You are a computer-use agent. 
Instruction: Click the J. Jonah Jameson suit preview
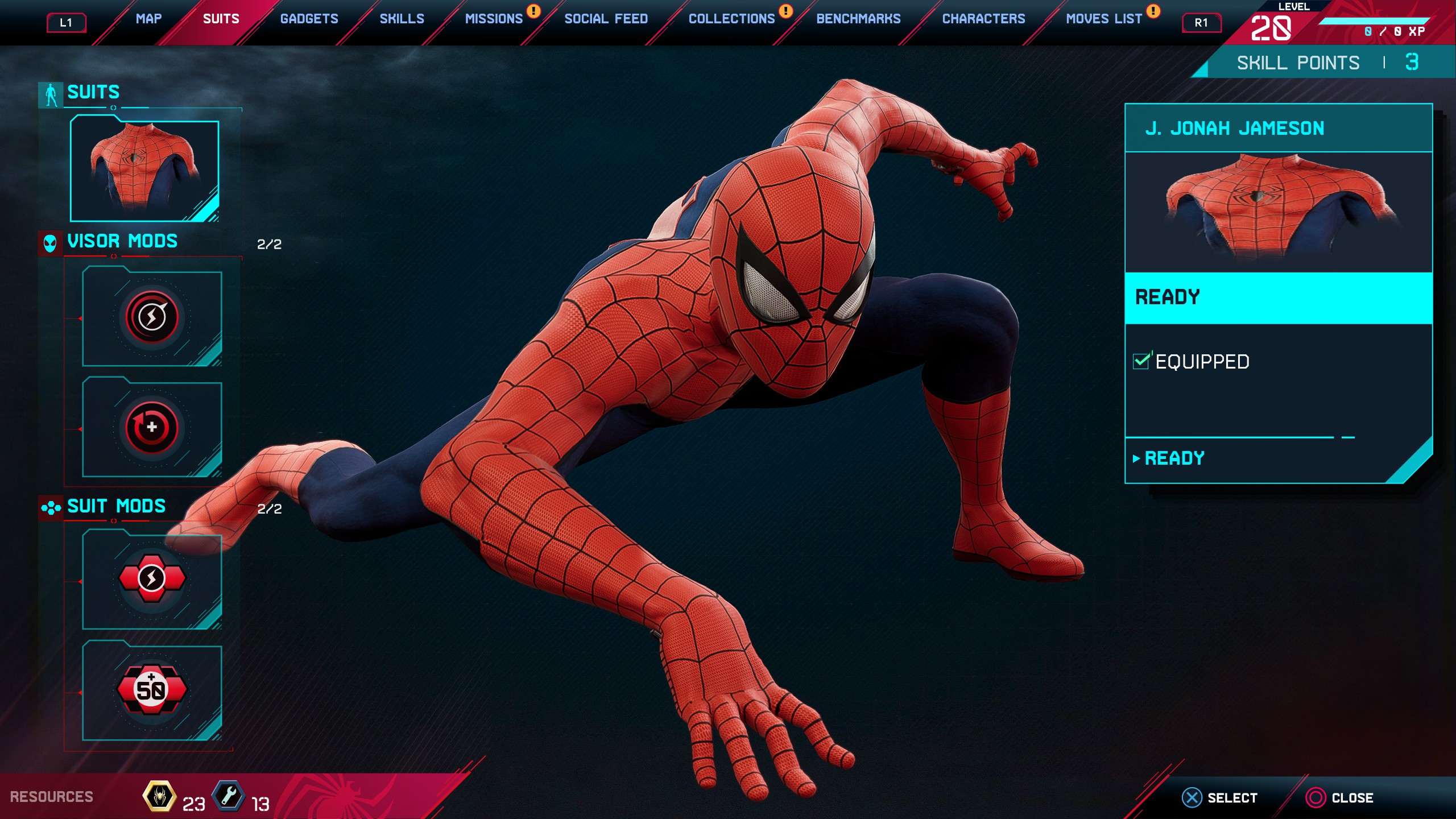click(1278, 212)
